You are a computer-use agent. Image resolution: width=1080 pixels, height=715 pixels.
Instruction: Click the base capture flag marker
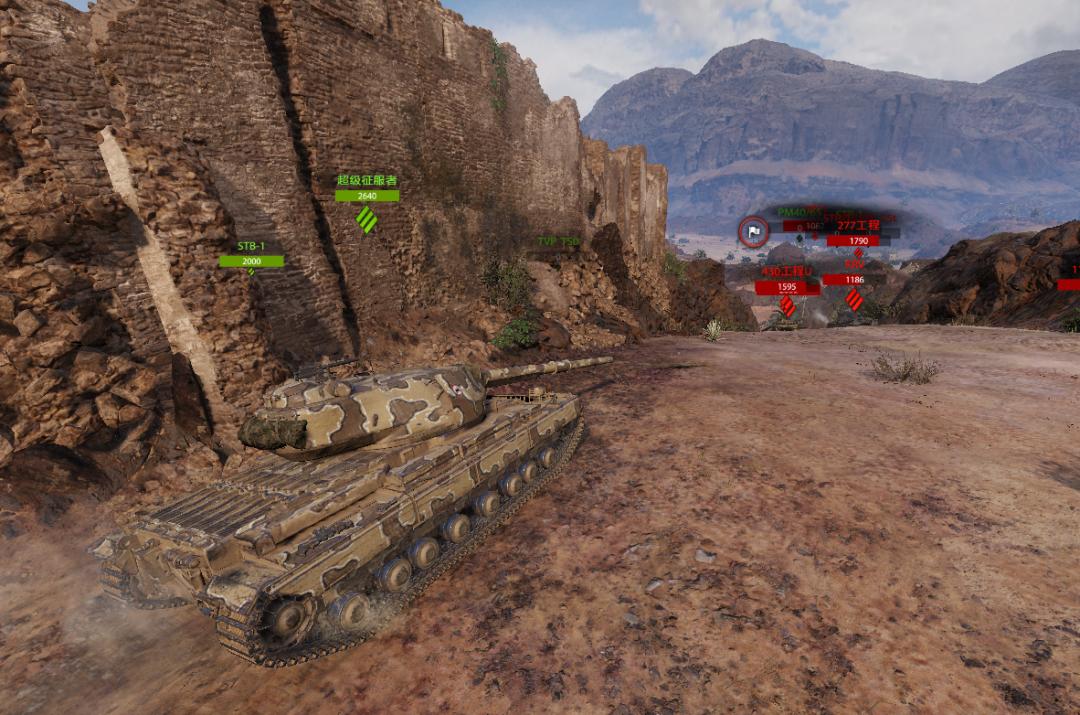(x=754, y=232)
